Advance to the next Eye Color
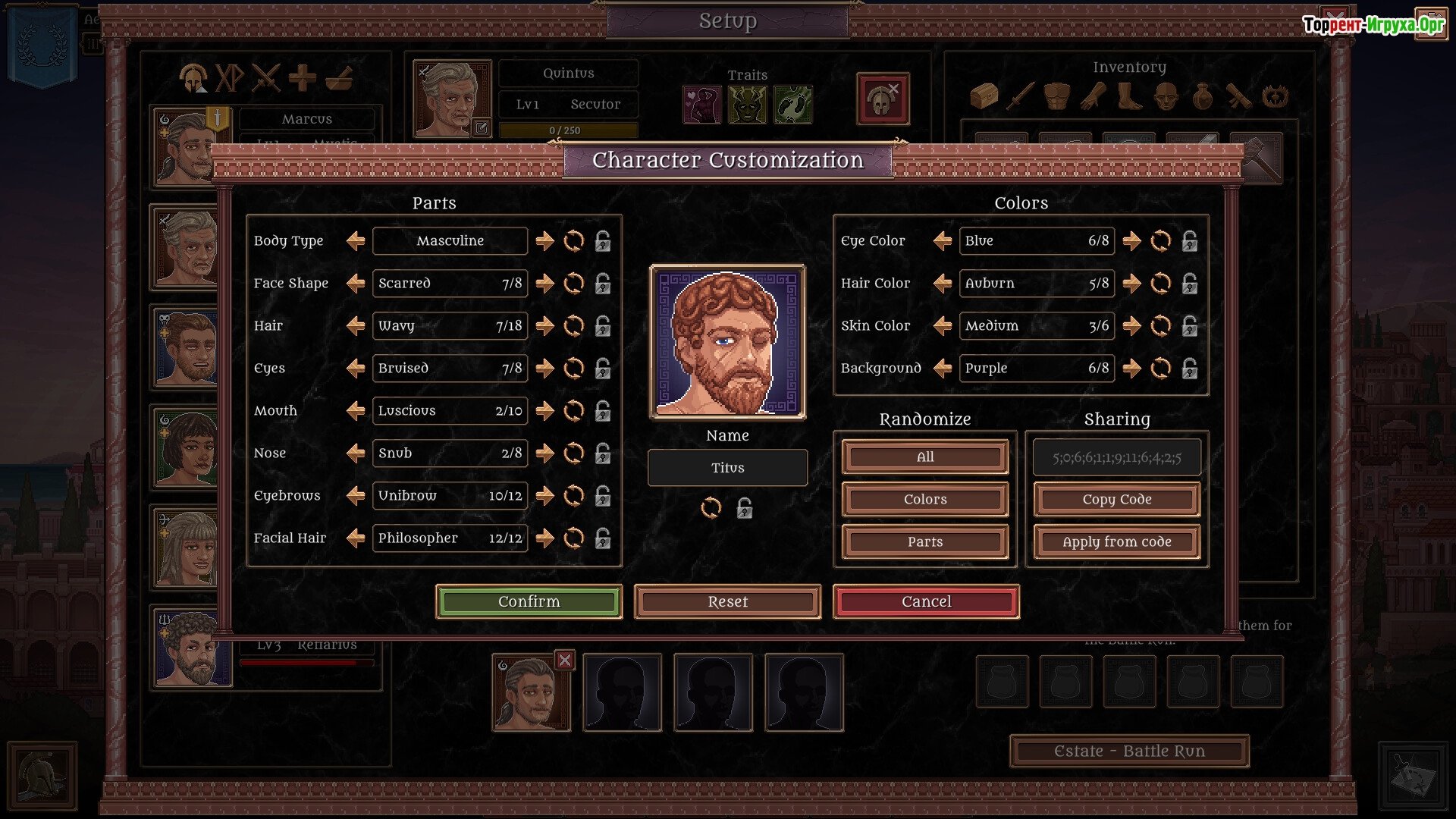 pos(1131,241)
